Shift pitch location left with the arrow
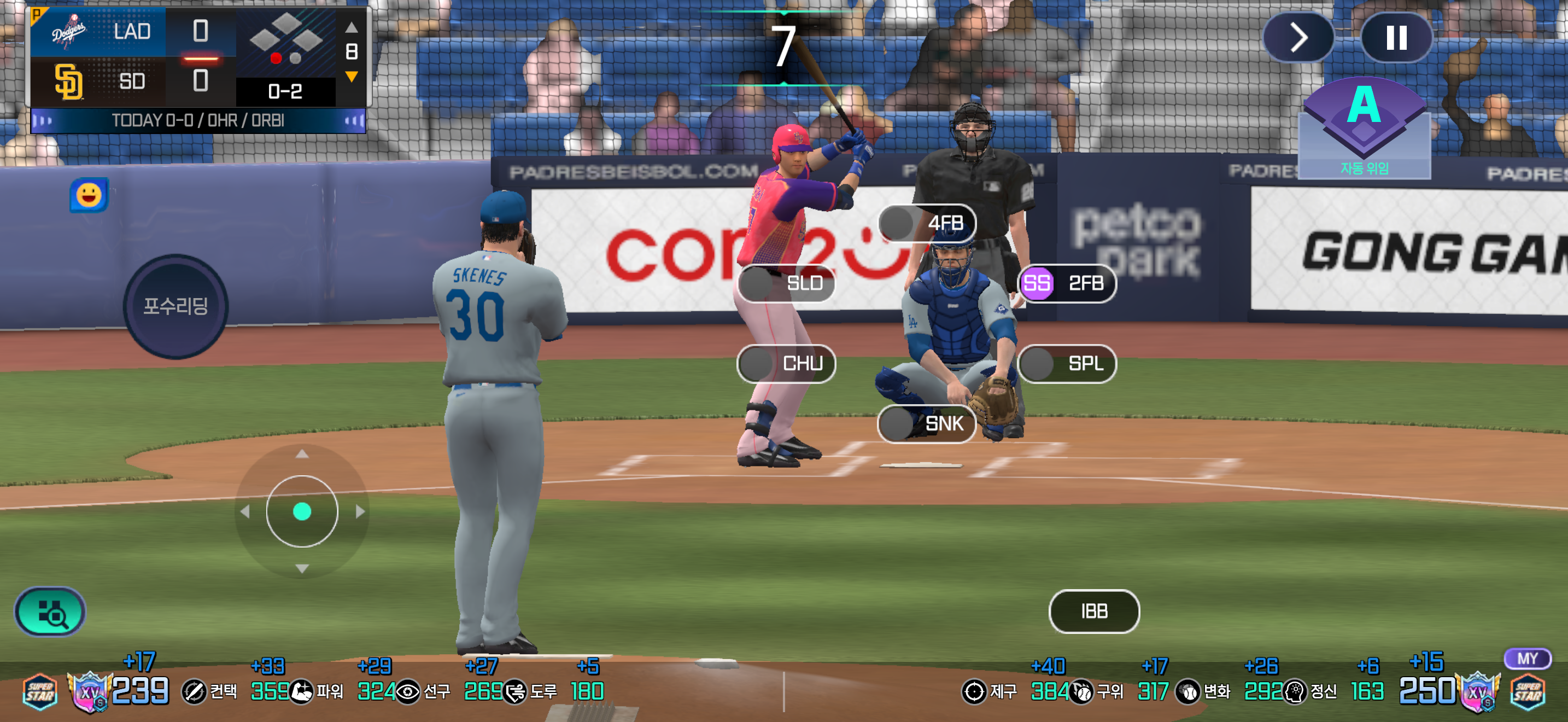This screenshot has height=722, width=1568. coord(245,512)
